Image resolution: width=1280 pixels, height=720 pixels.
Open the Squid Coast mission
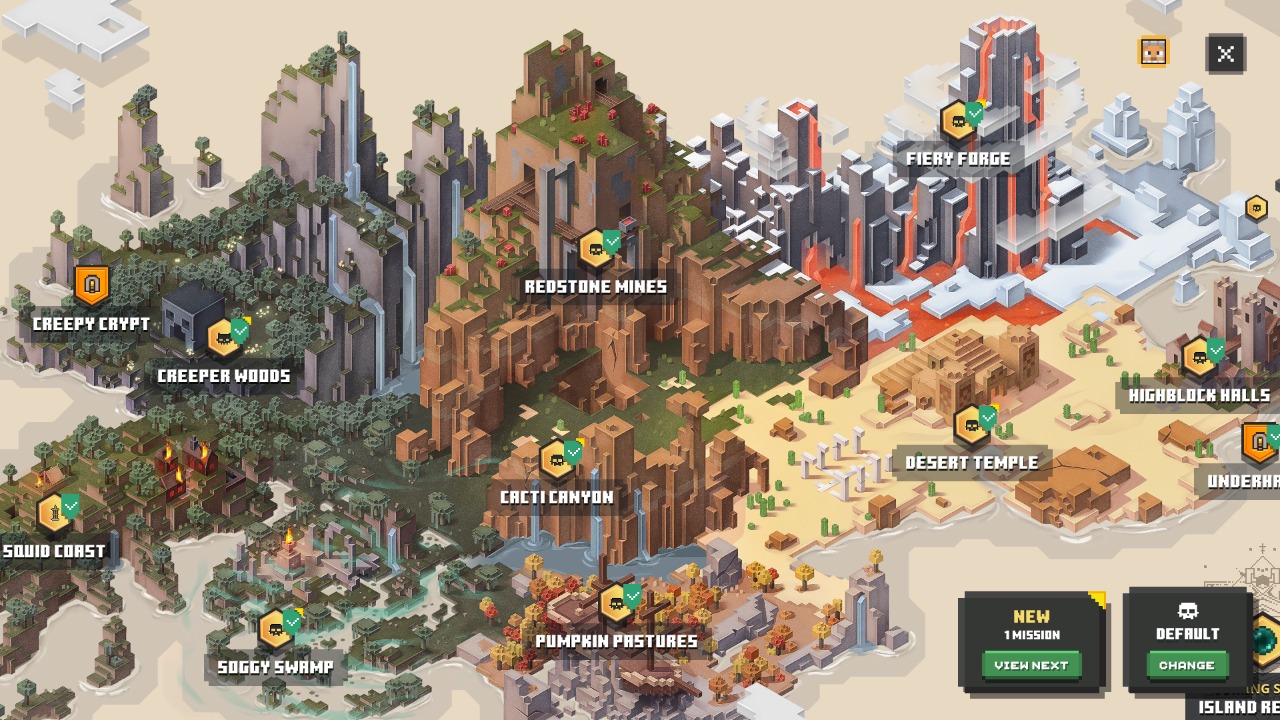(x=55, y=512)
